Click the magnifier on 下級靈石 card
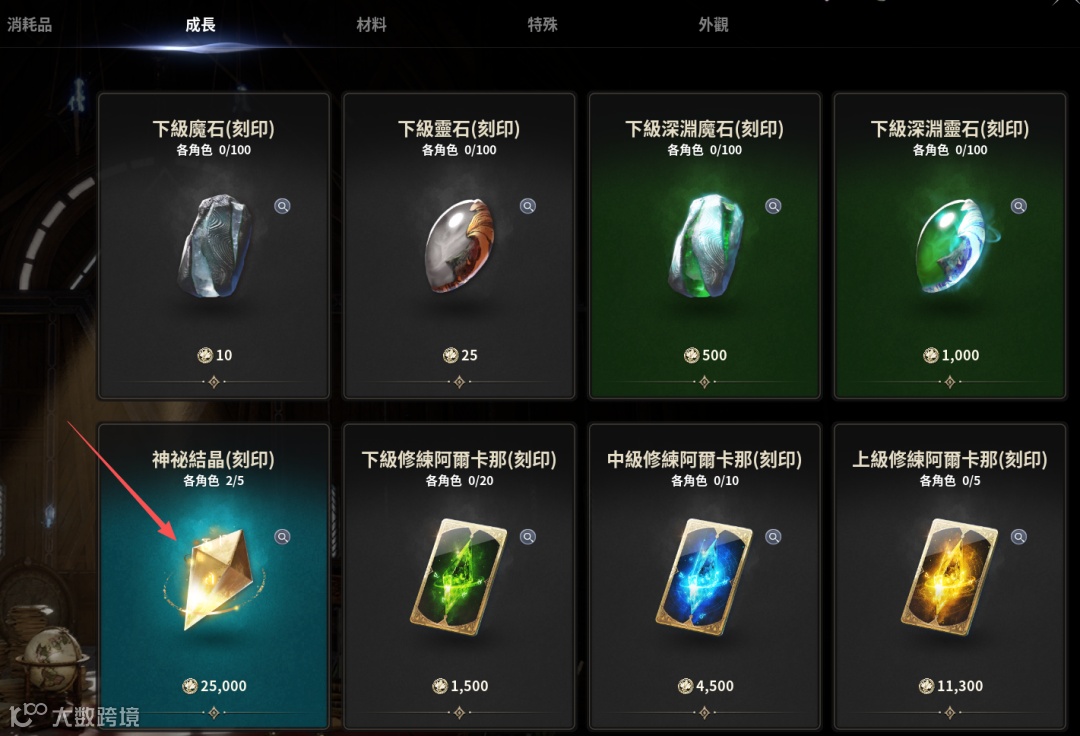Screen dimensions: 1080x736 coord(528,206)
